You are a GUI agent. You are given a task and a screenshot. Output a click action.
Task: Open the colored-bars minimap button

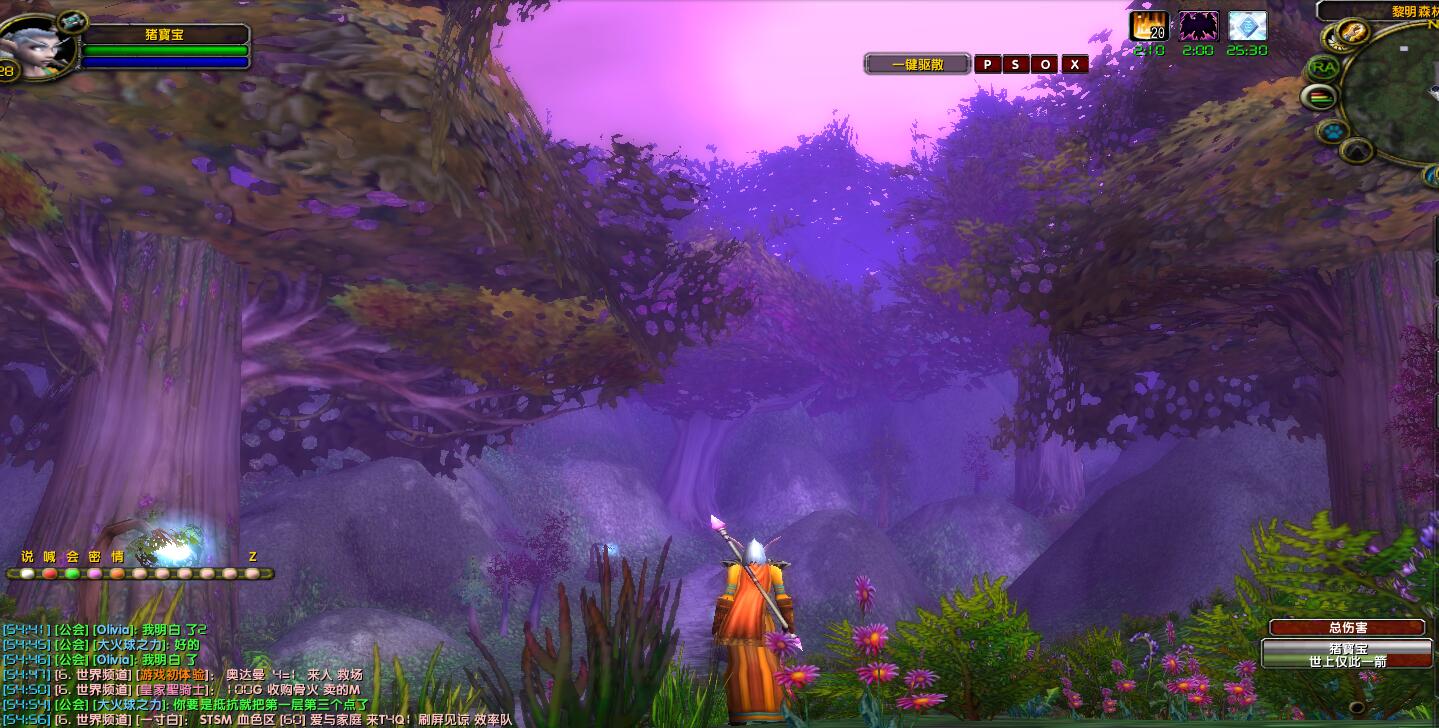click(1321, 97)
